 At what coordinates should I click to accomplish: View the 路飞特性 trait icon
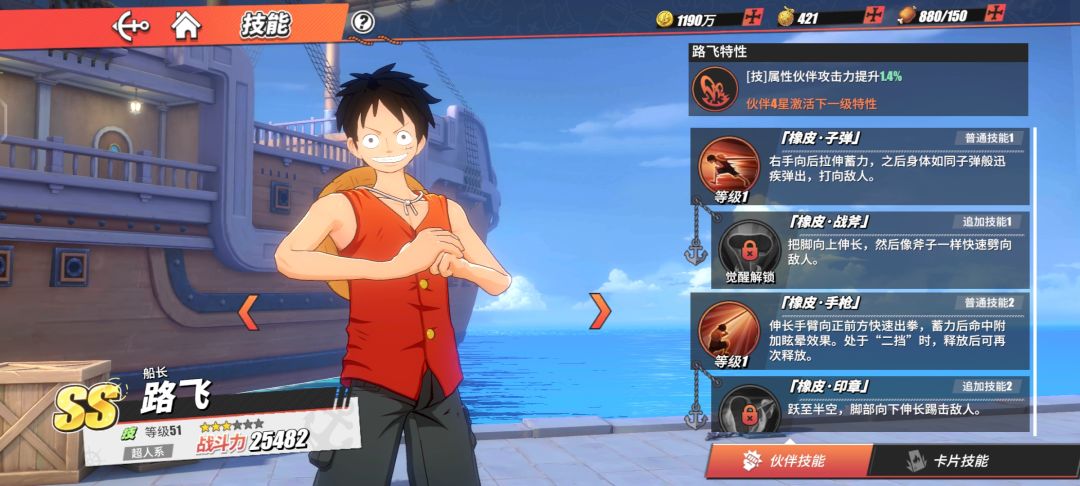tap(715, 90)
